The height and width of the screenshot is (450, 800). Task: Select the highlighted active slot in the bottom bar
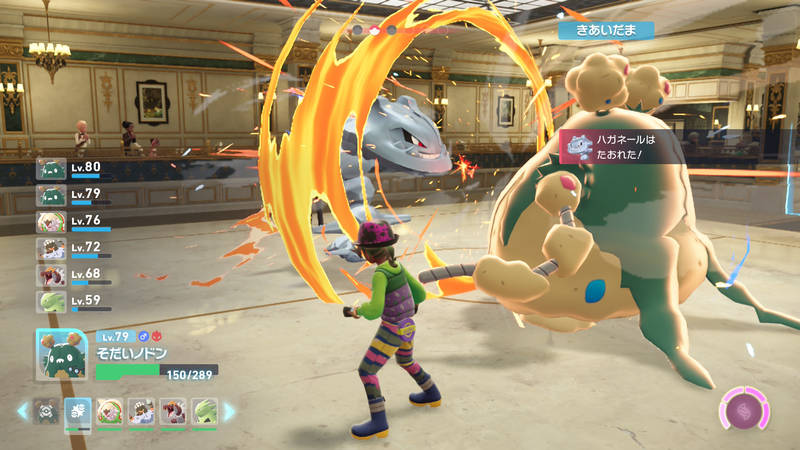coord(78,413)
